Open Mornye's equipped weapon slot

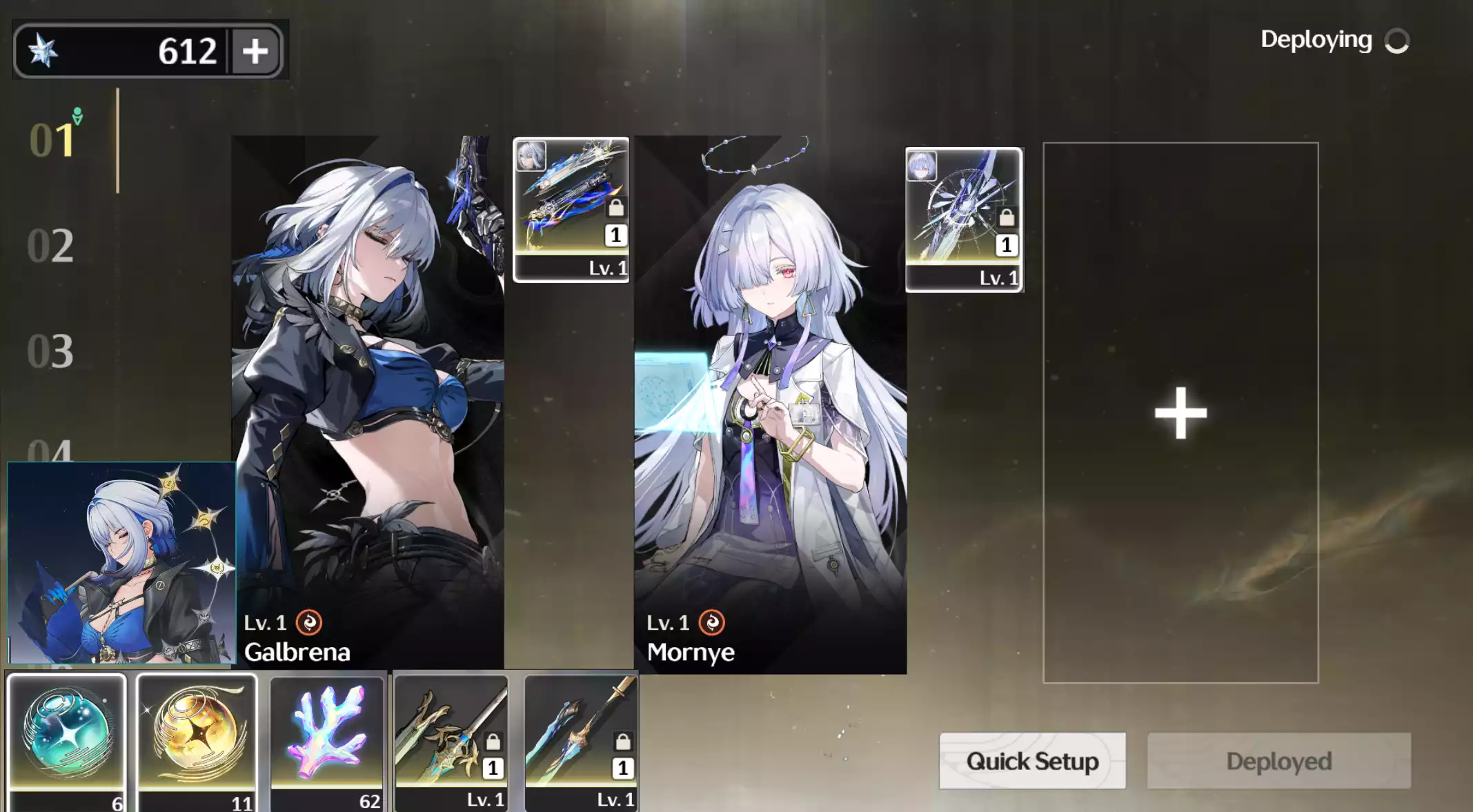[964, 219]
